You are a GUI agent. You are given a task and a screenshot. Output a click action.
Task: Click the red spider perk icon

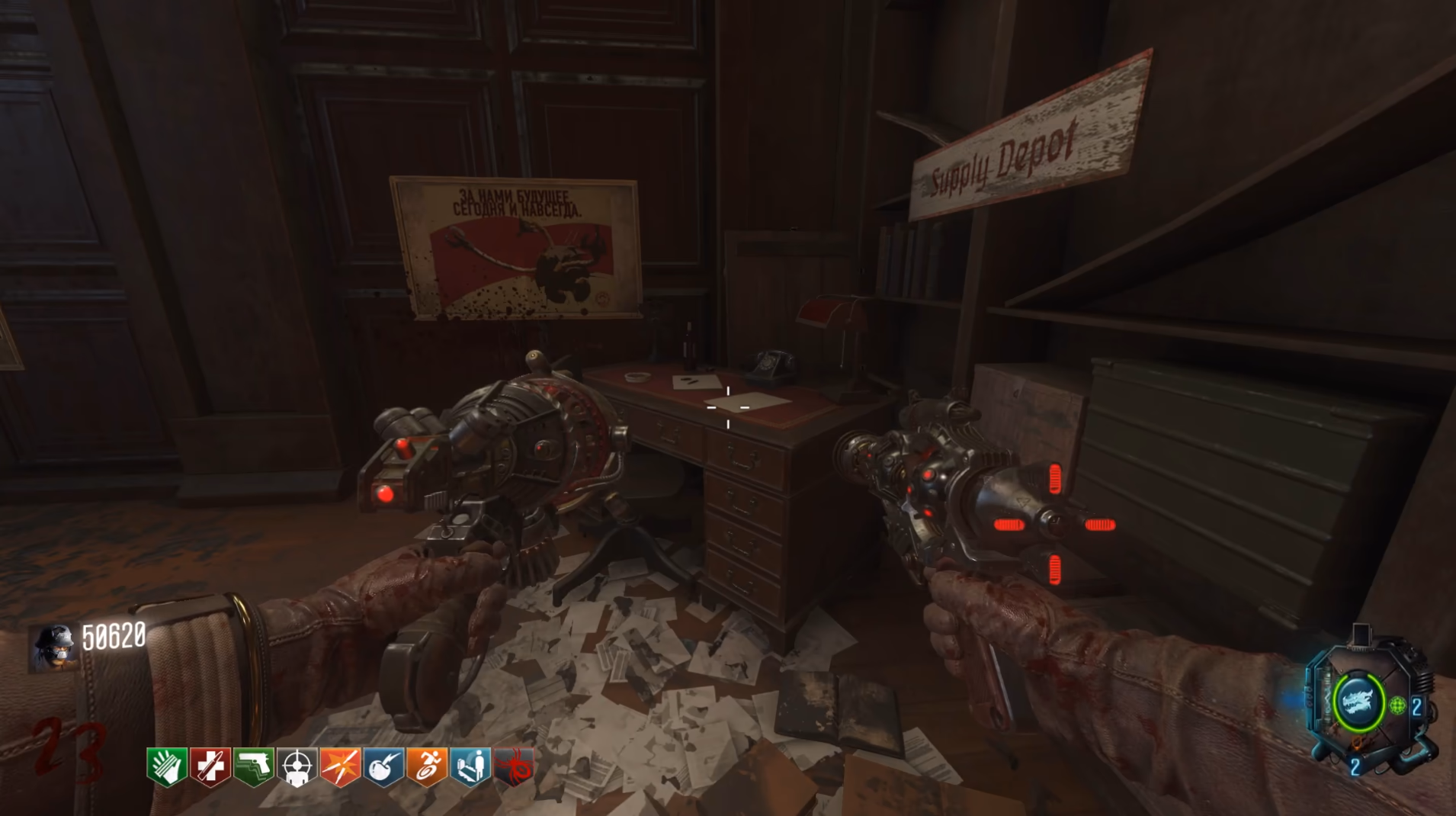tap(514, 766)
